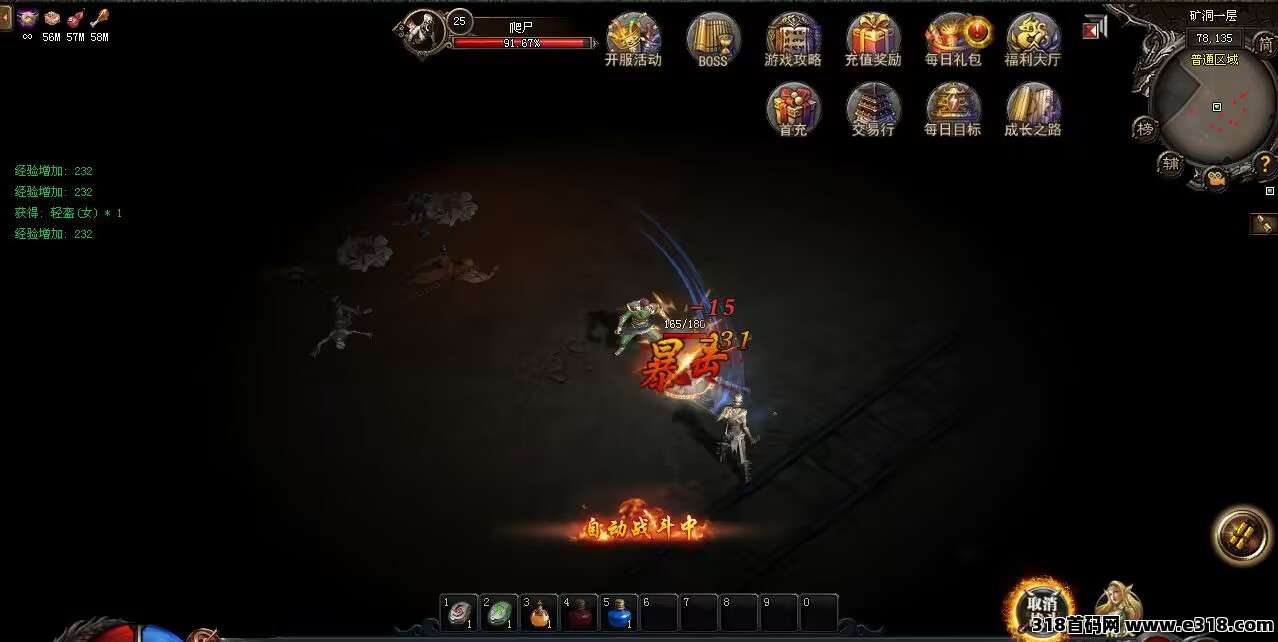Open the 辅 assist button
Image resolution: width=1278 pixels, height=642 pixels.
[x=1170, y=163]
